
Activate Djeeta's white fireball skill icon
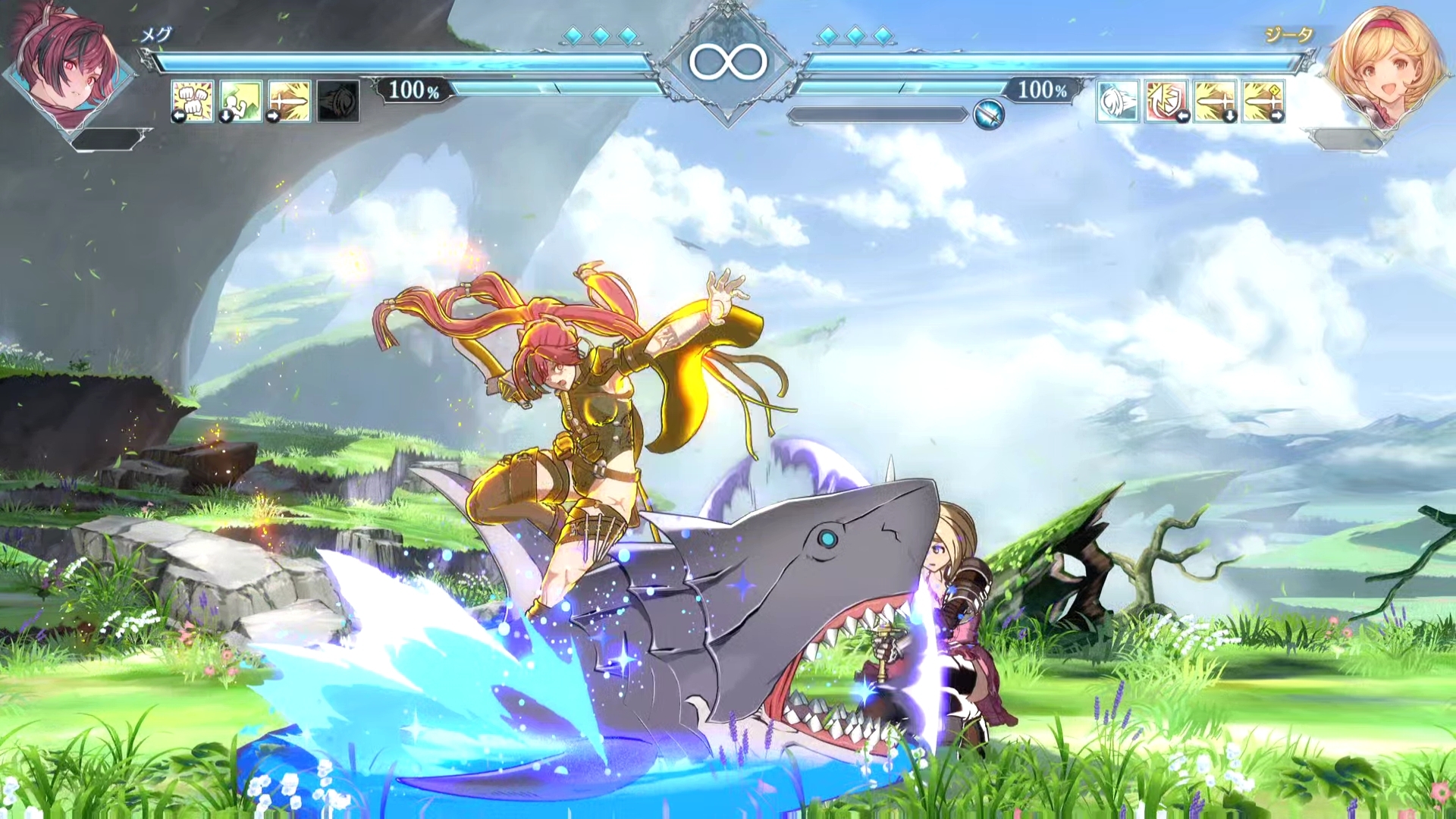pyautogui.click(x=1118, y=101)
